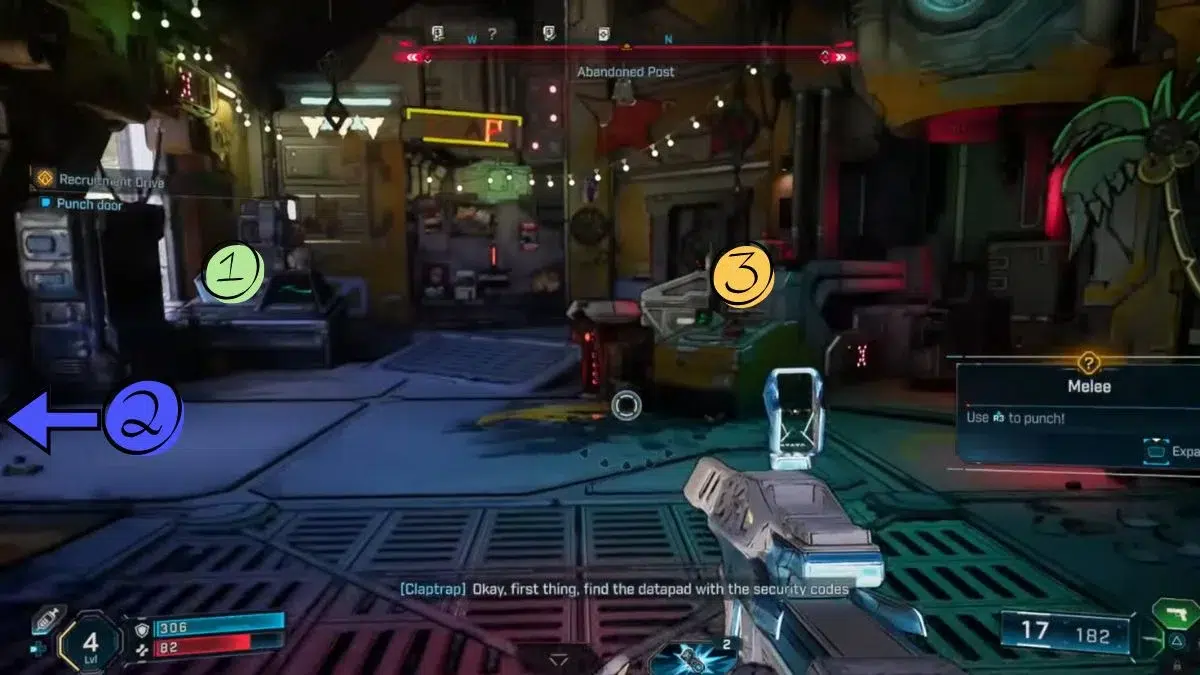Screen dimensions: 1200x675
Task: Click the compass bar
Action: [626, 50]
